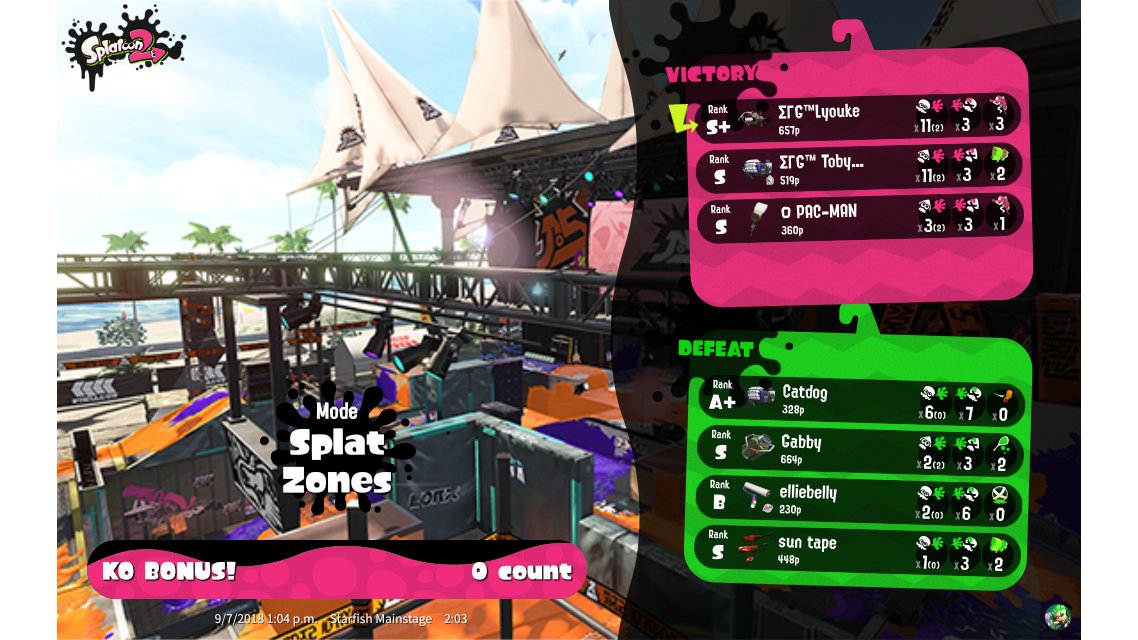Select ΣΓG™Lyouke's result row
1138x640 pixels.
(x=859, y=116)
